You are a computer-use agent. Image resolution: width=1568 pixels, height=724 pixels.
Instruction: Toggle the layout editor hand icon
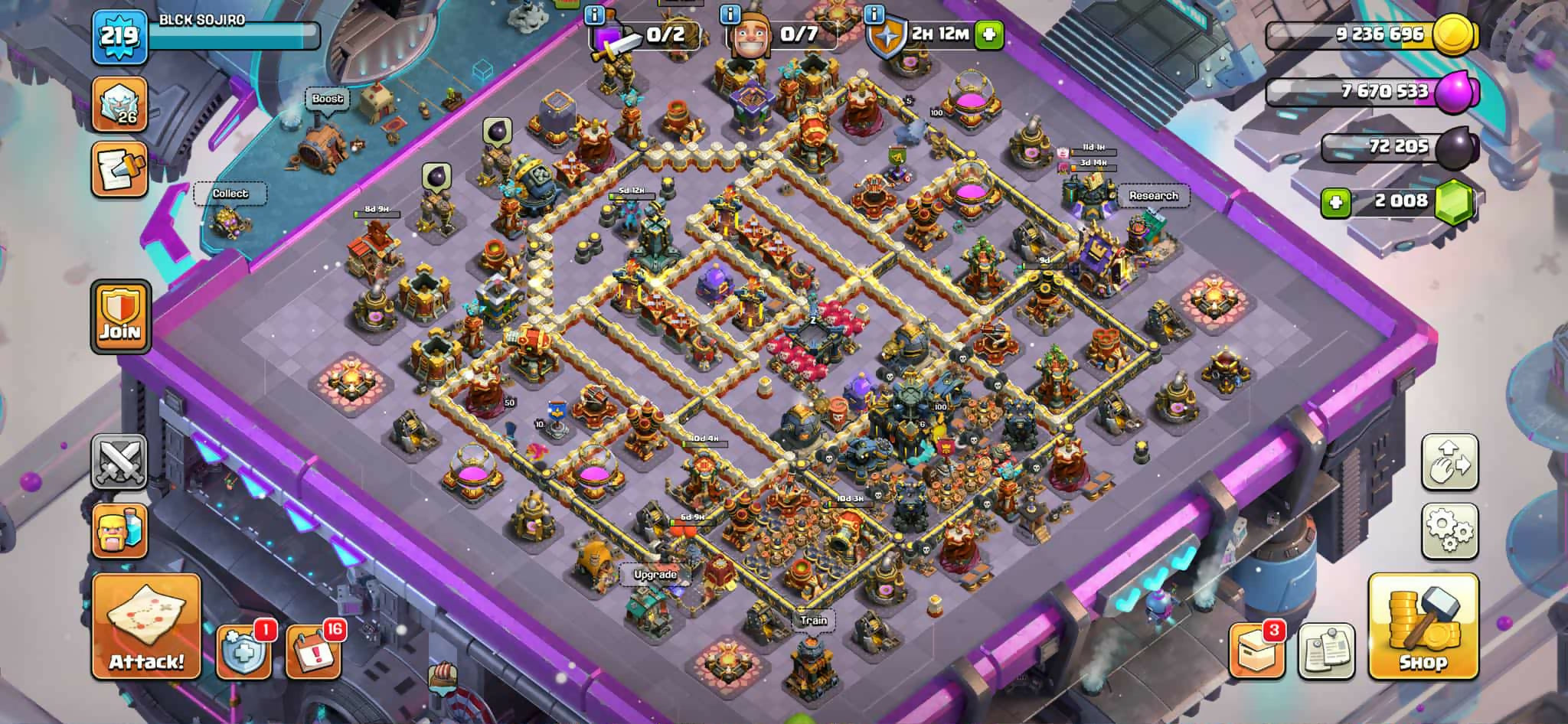coord(1449,461)
